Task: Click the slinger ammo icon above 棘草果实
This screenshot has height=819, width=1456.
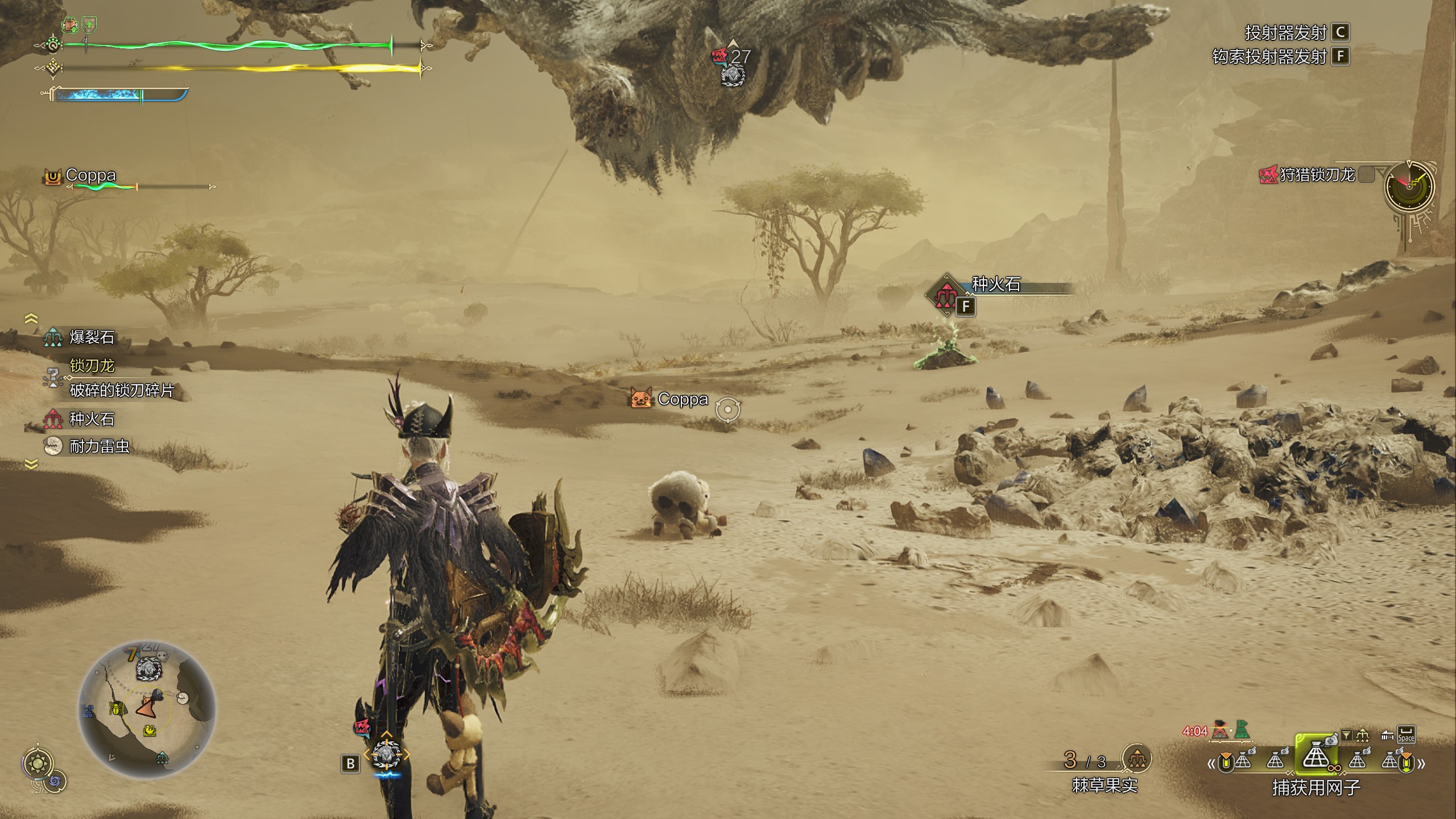Action: click(x=1136, y=758)
